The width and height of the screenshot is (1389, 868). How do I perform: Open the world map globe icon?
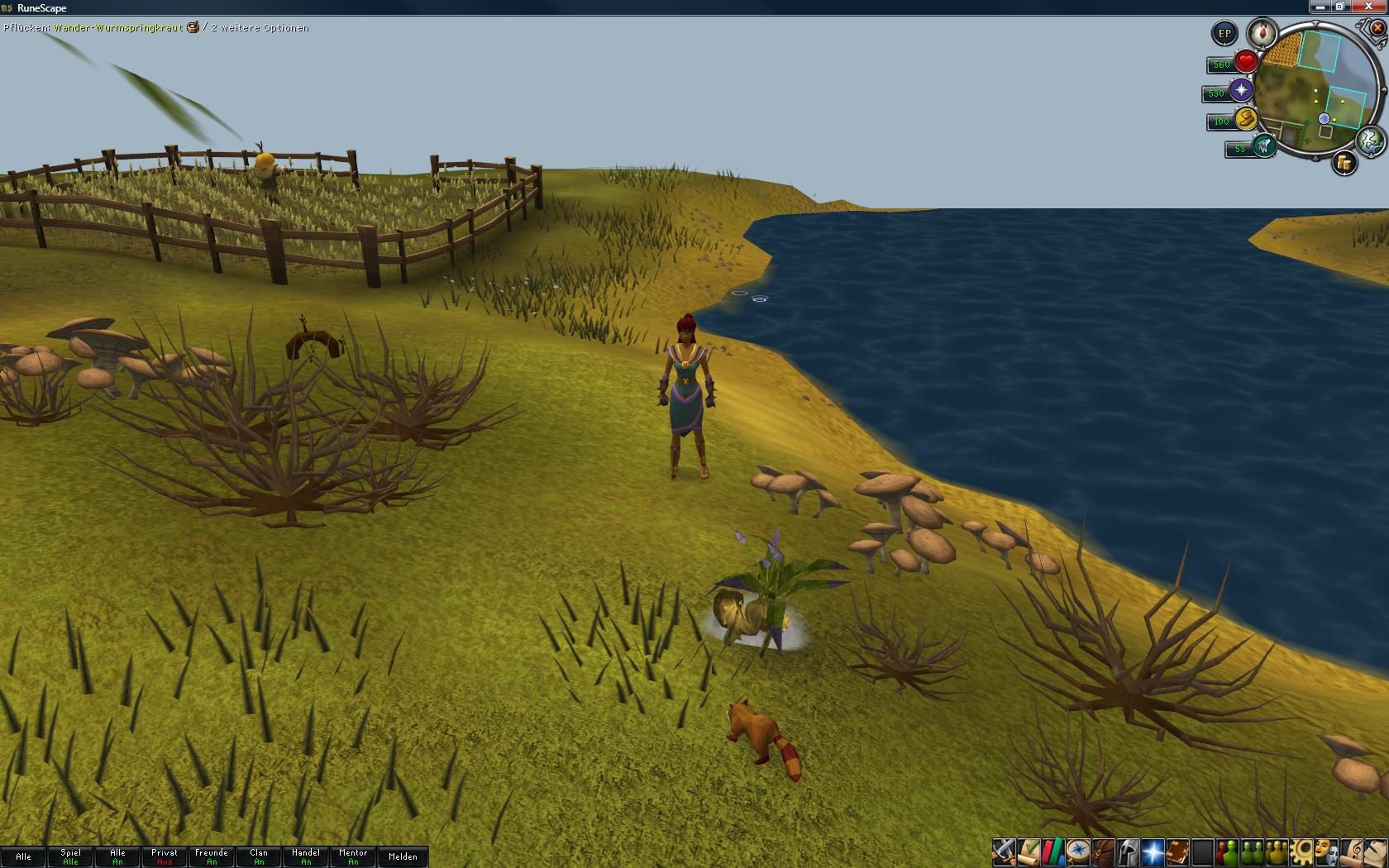click(1371, 140)
